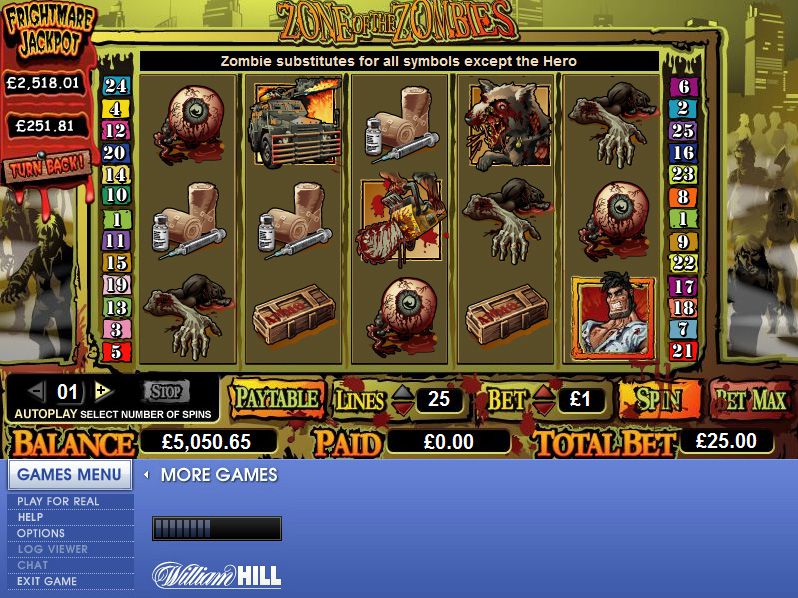
Task: Click the Turn Back sign
Action: (47, 164)
